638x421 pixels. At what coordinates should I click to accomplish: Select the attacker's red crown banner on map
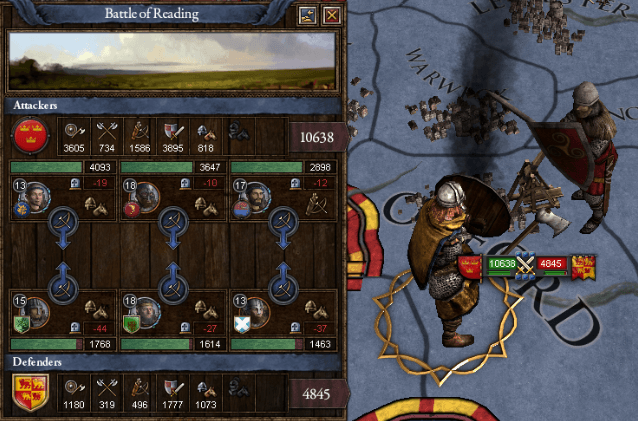coord(471,265)
